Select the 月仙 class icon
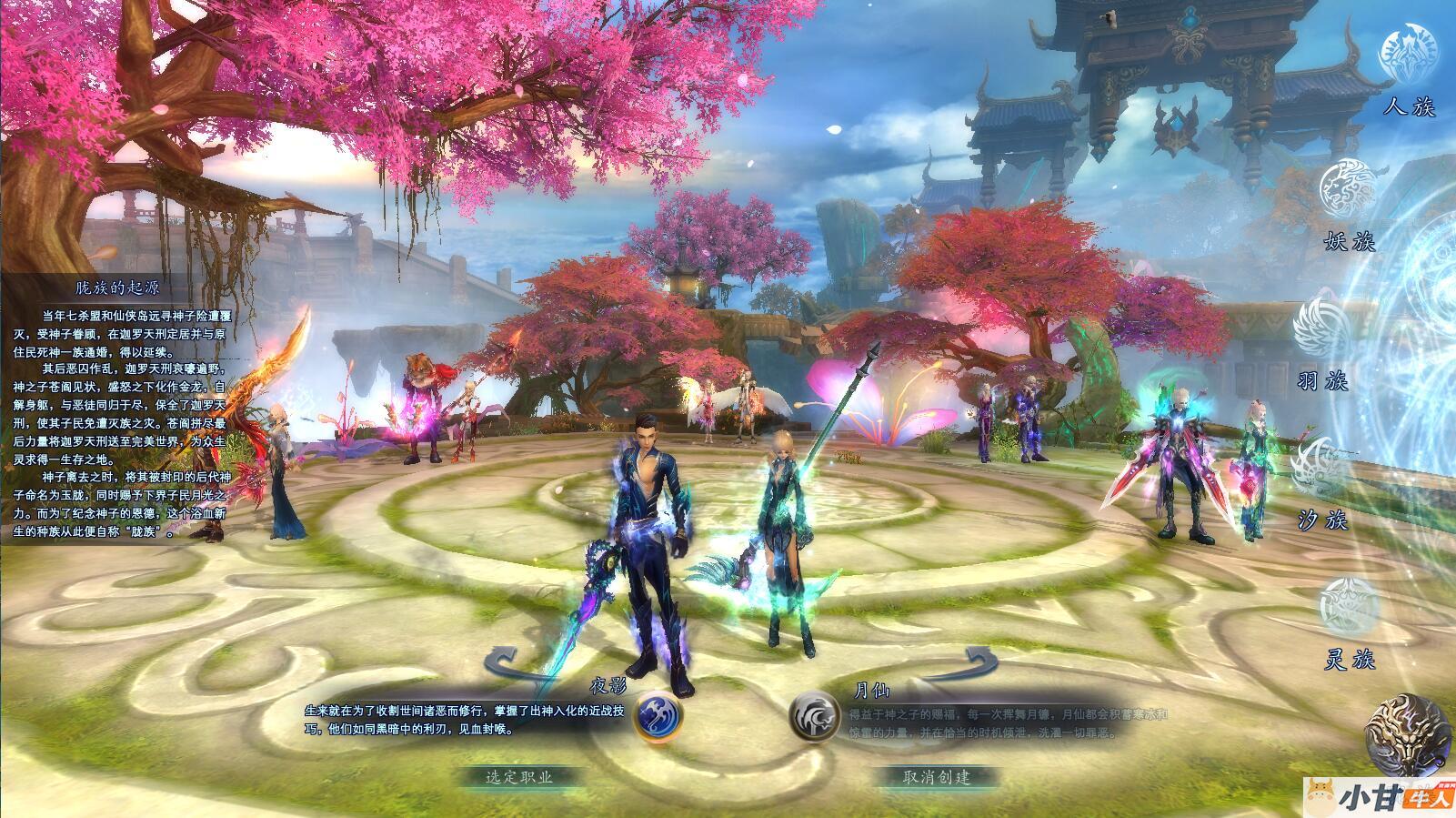The image size is (1456, 818). (x=815, y=715)
